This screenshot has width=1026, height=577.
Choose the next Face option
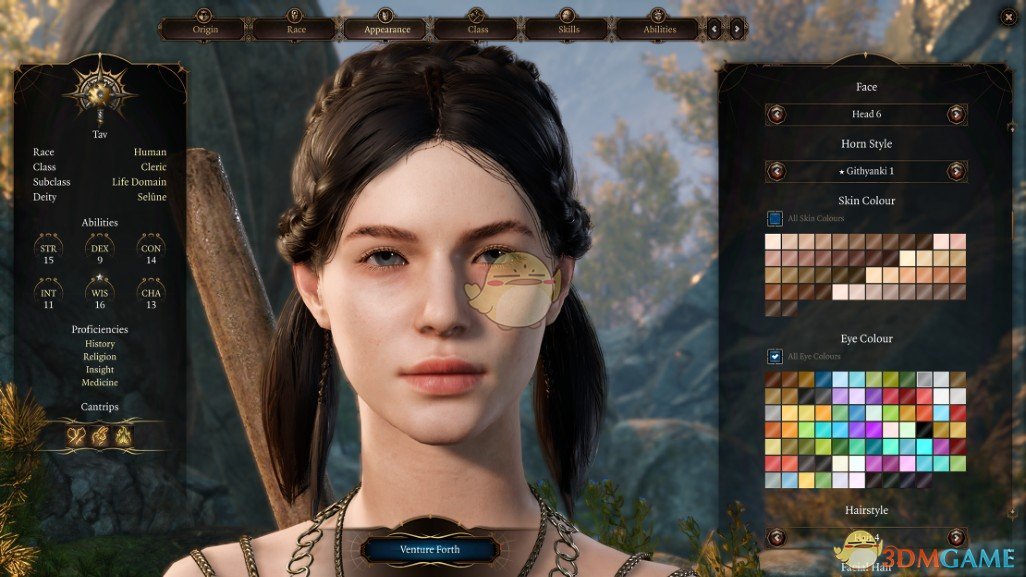[x=956, y=114]
